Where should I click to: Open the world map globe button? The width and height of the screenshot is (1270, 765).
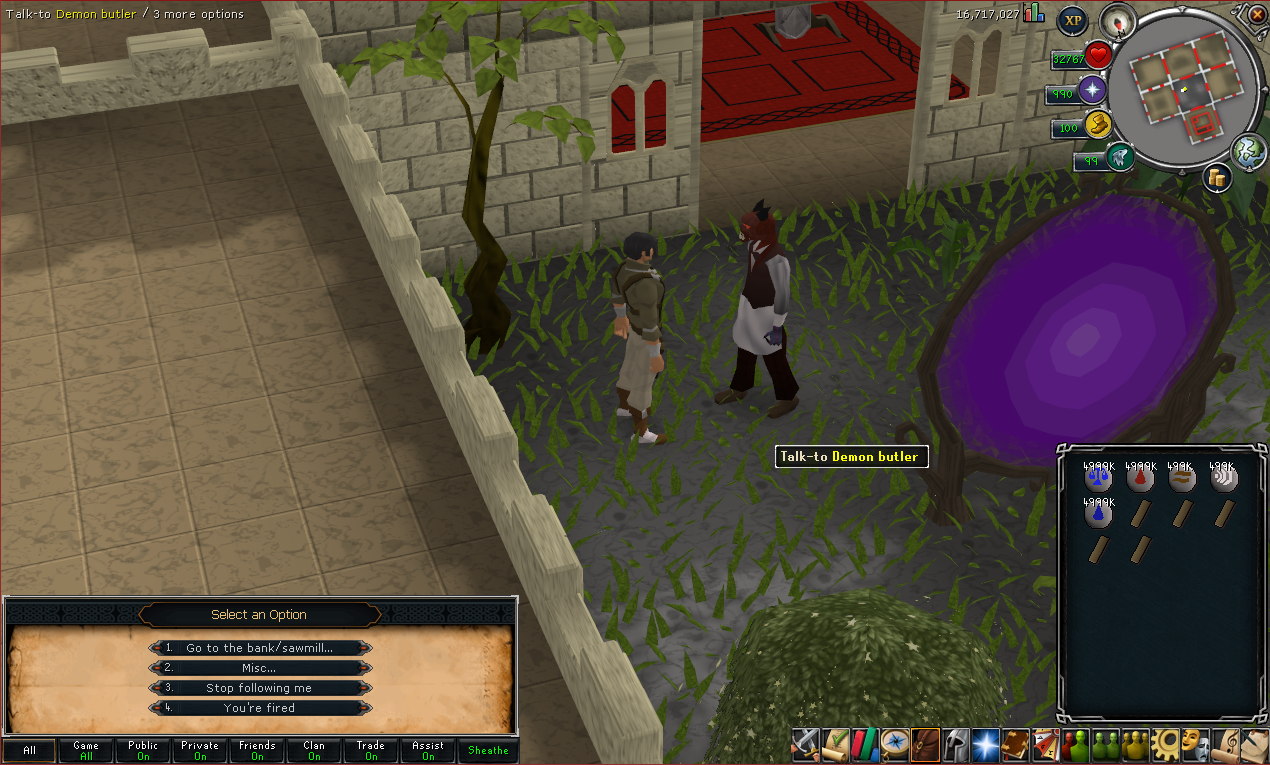1249,151
